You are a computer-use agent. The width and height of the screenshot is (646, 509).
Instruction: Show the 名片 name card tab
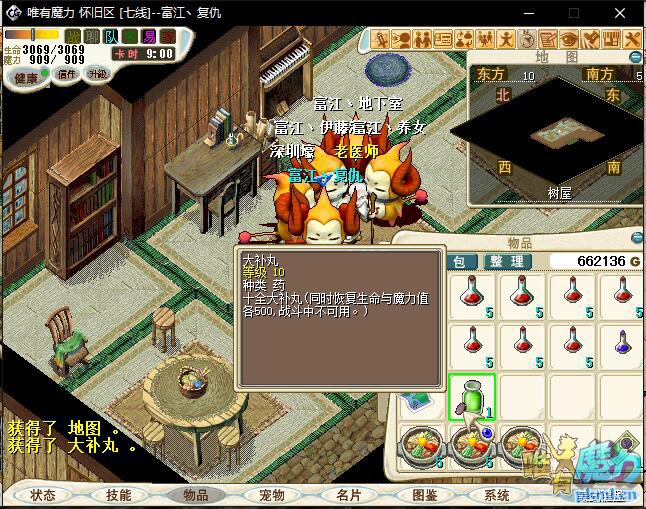coord(348,495)
